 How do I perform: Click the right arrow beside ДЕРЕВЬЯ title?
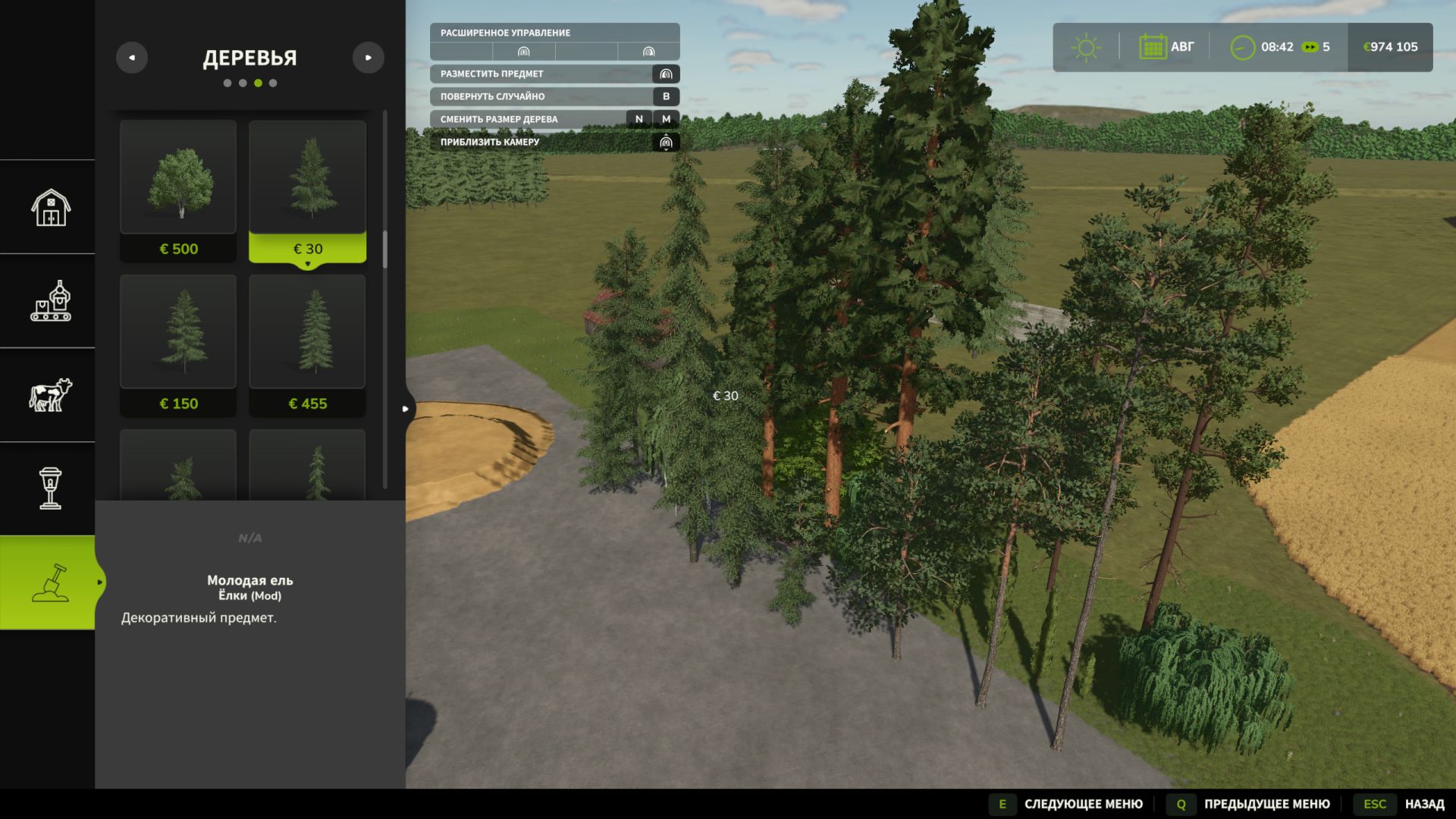[x=369, y=57]
